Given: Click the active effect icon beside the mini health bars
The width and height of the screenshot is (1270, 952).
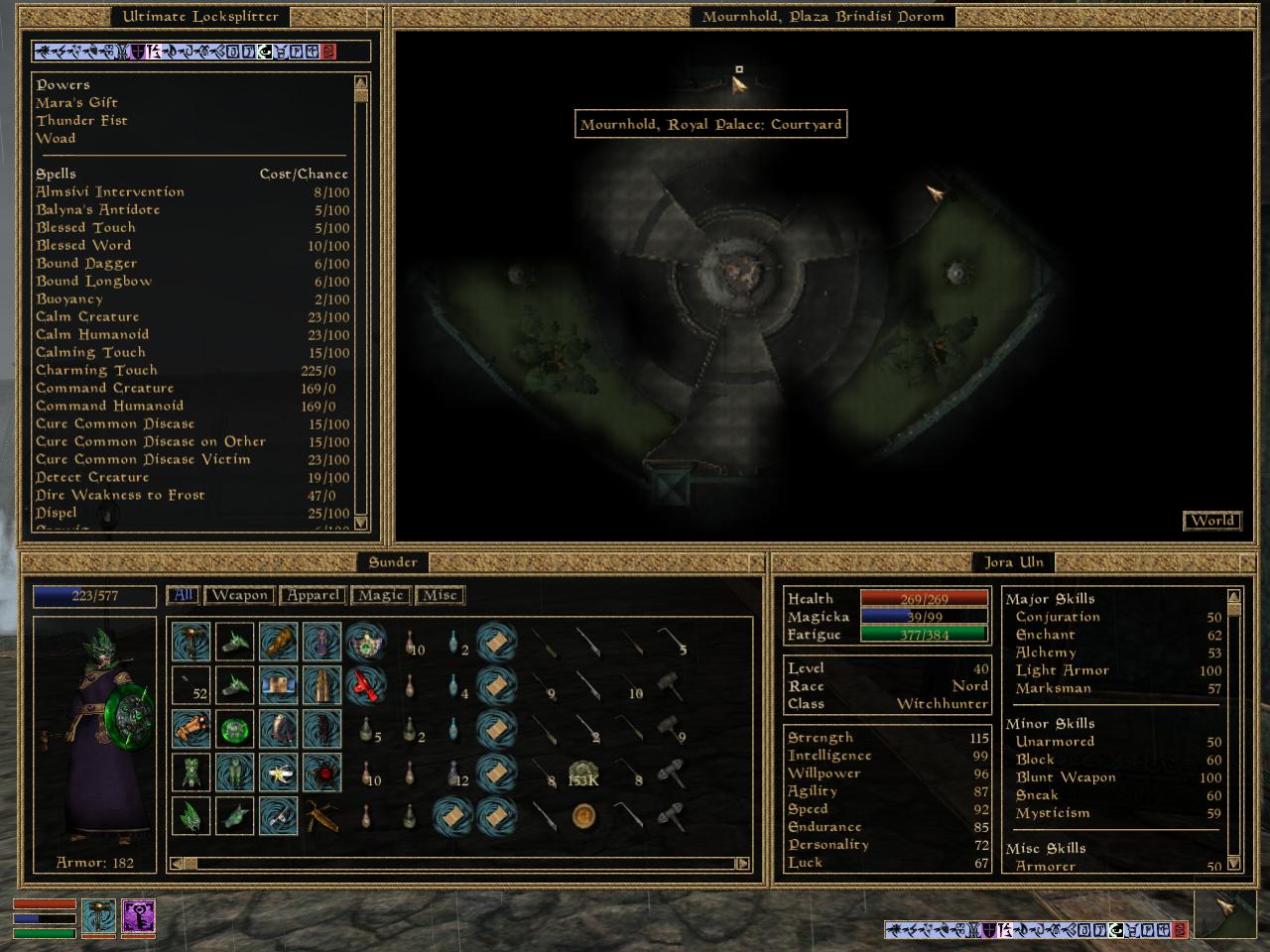Looking at the screenshot, I should 96,919.
